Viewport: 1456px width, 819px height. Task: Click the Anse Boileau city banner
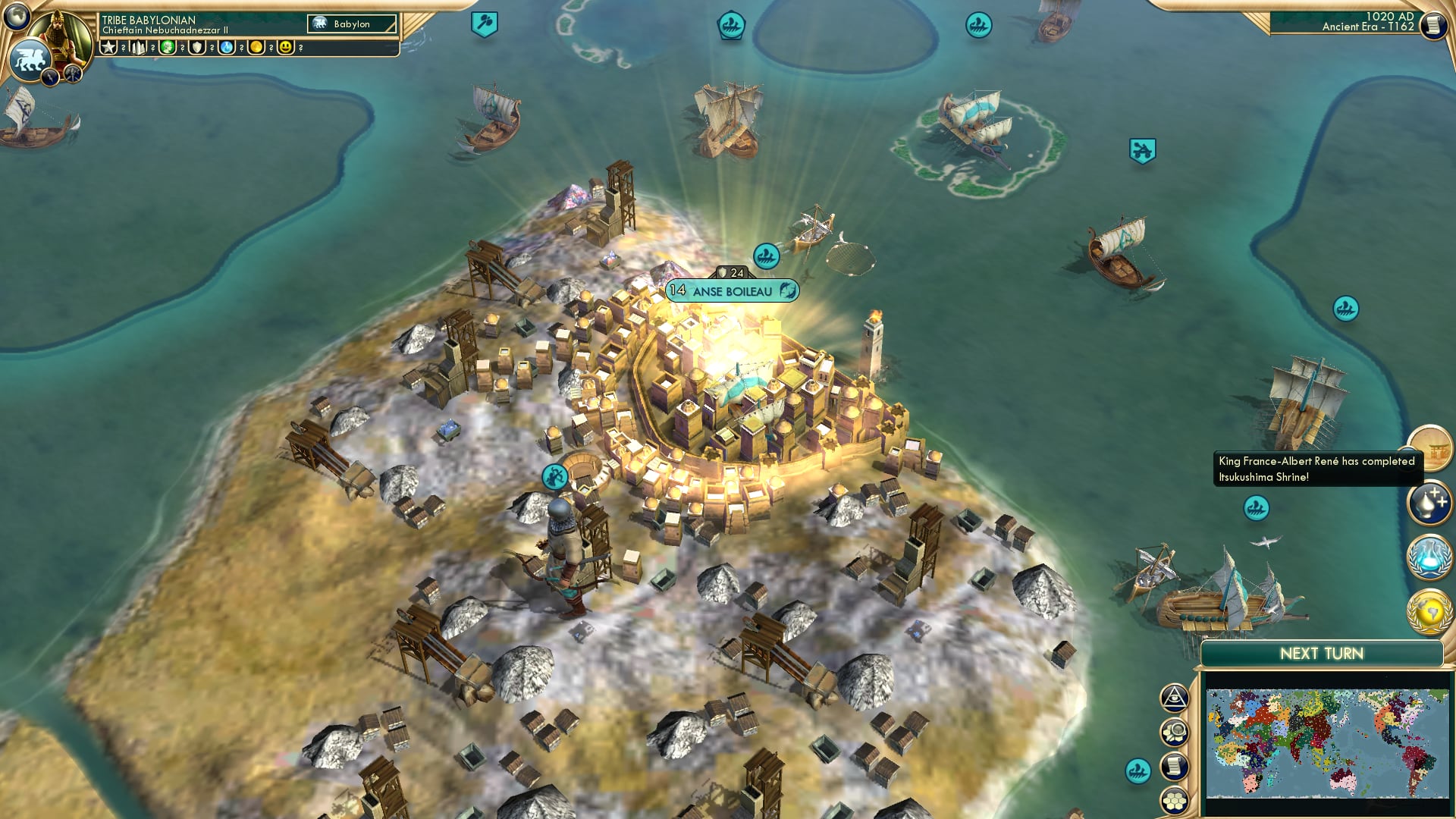[x=732, y=290]
